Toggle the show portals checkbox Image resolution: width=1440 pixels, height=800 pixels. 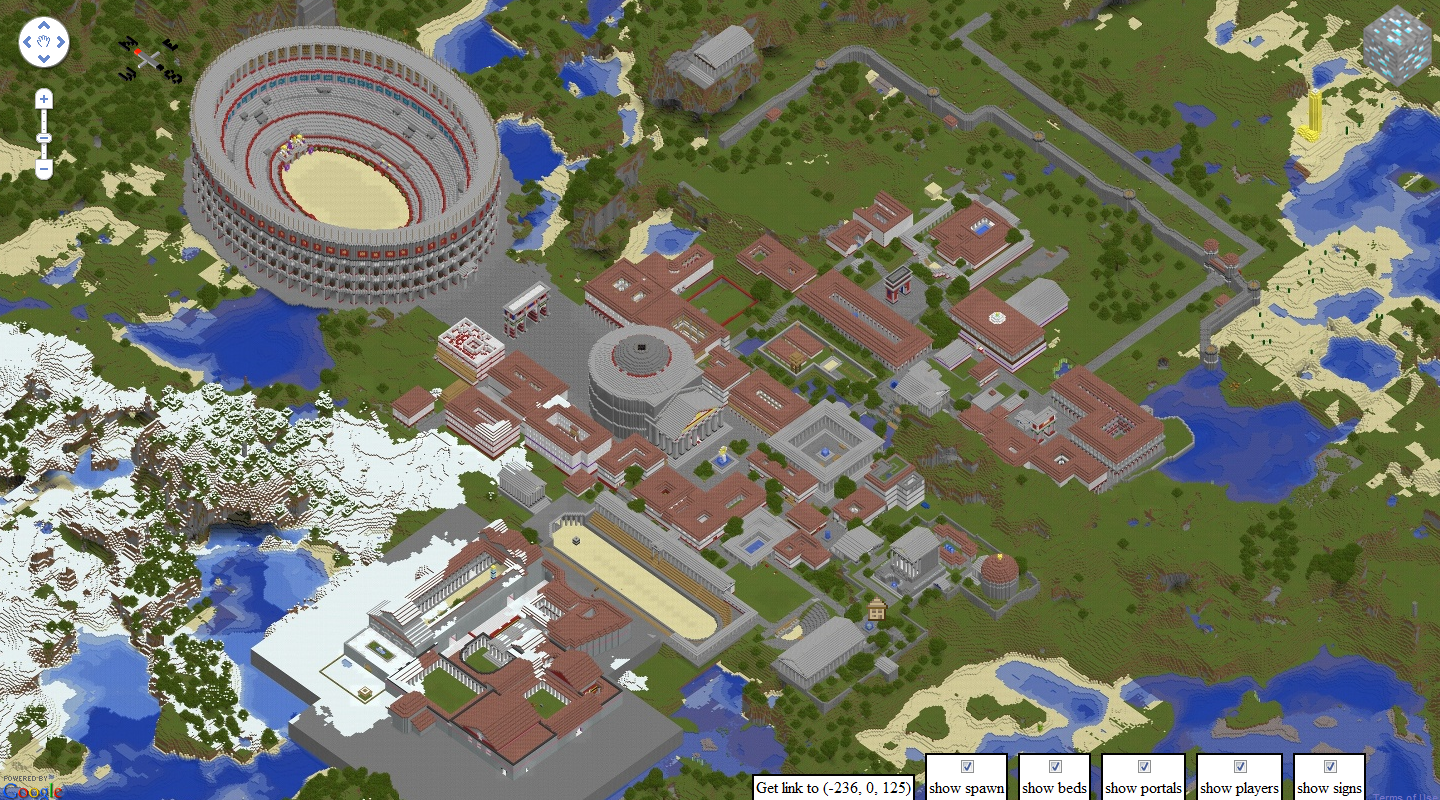click(1144, 767)
